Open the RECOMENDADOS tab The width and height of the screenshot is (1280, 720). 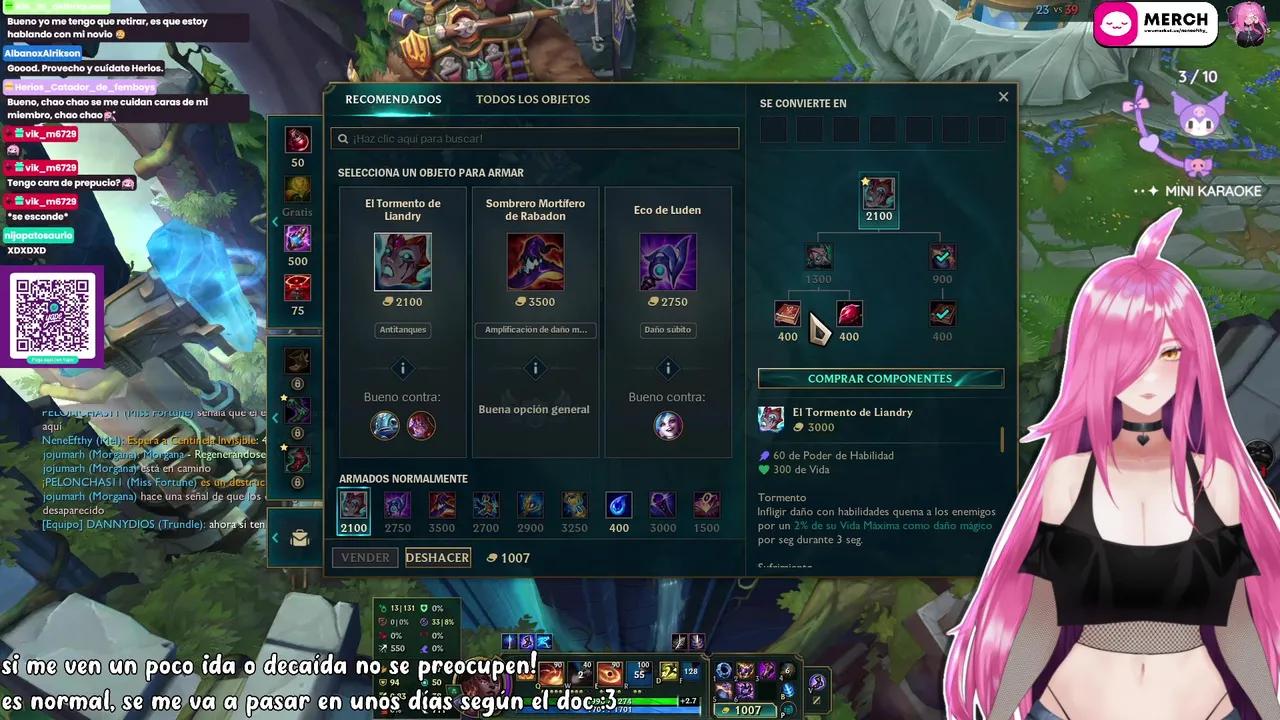tap(393, 99)
